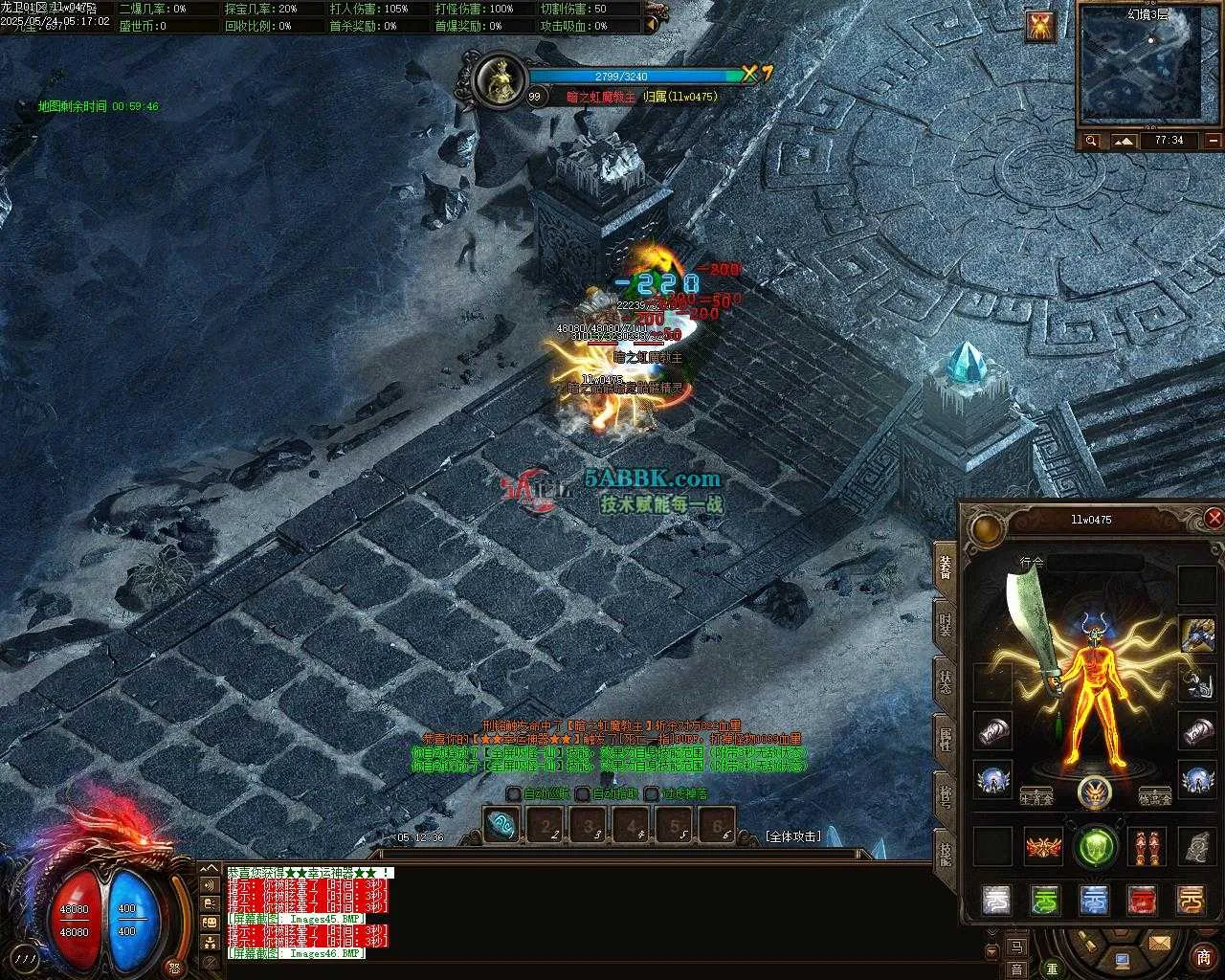Toggle the 自动巡航 auto-patrol checkbox
This screenshot has height=980, width=1225.
(x=514, y=793)
